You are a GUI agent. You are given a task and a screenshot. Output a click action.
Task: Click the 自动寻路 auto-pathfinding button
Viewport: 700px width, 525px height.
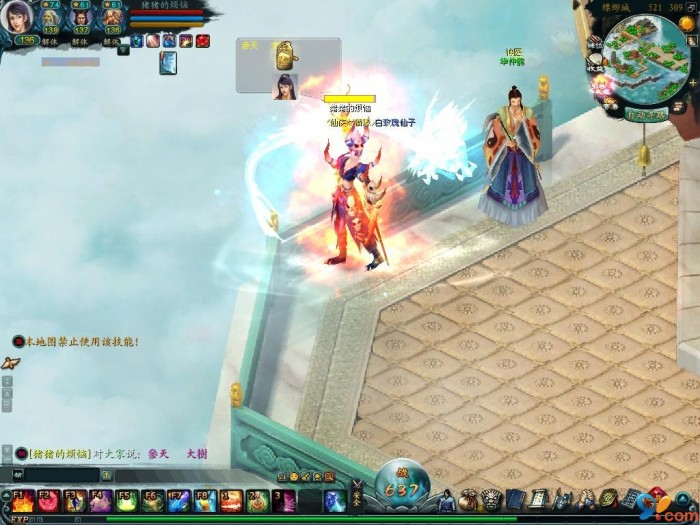point(646,114)
